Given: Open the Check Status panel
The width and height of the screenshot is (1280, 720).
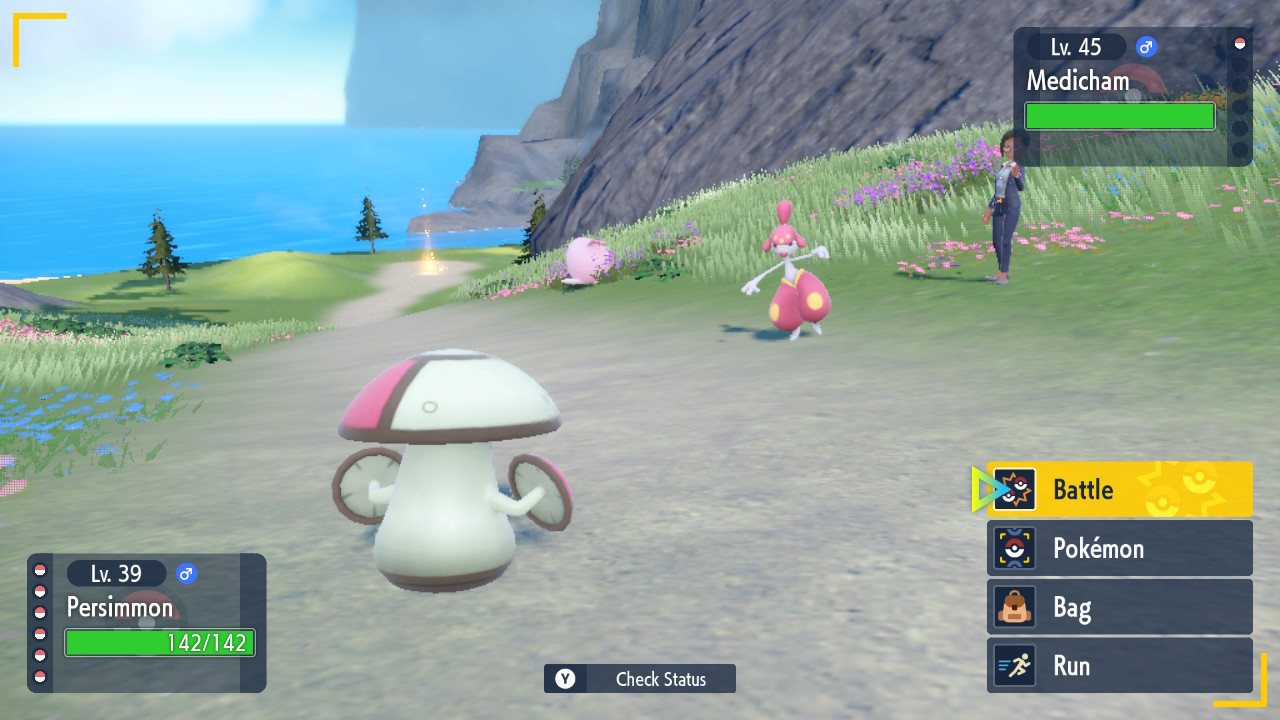Looking at the screenshot, I should (x=640, y=679).
